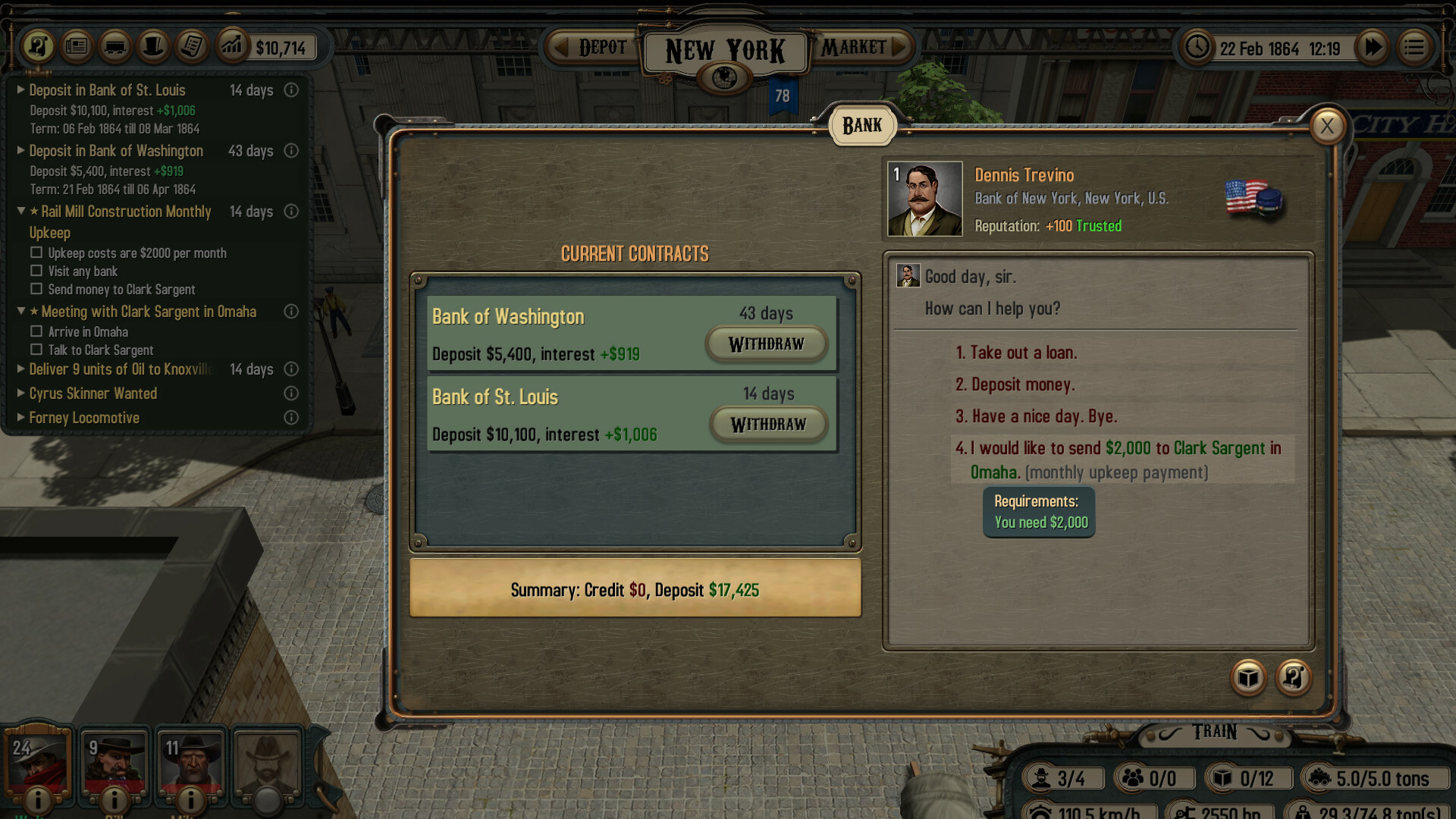Viewport: 1456px width, 819px height.
Task: Collapse Rail Mill Construction Monthly Upkeep quest
Action: [21, 212]
